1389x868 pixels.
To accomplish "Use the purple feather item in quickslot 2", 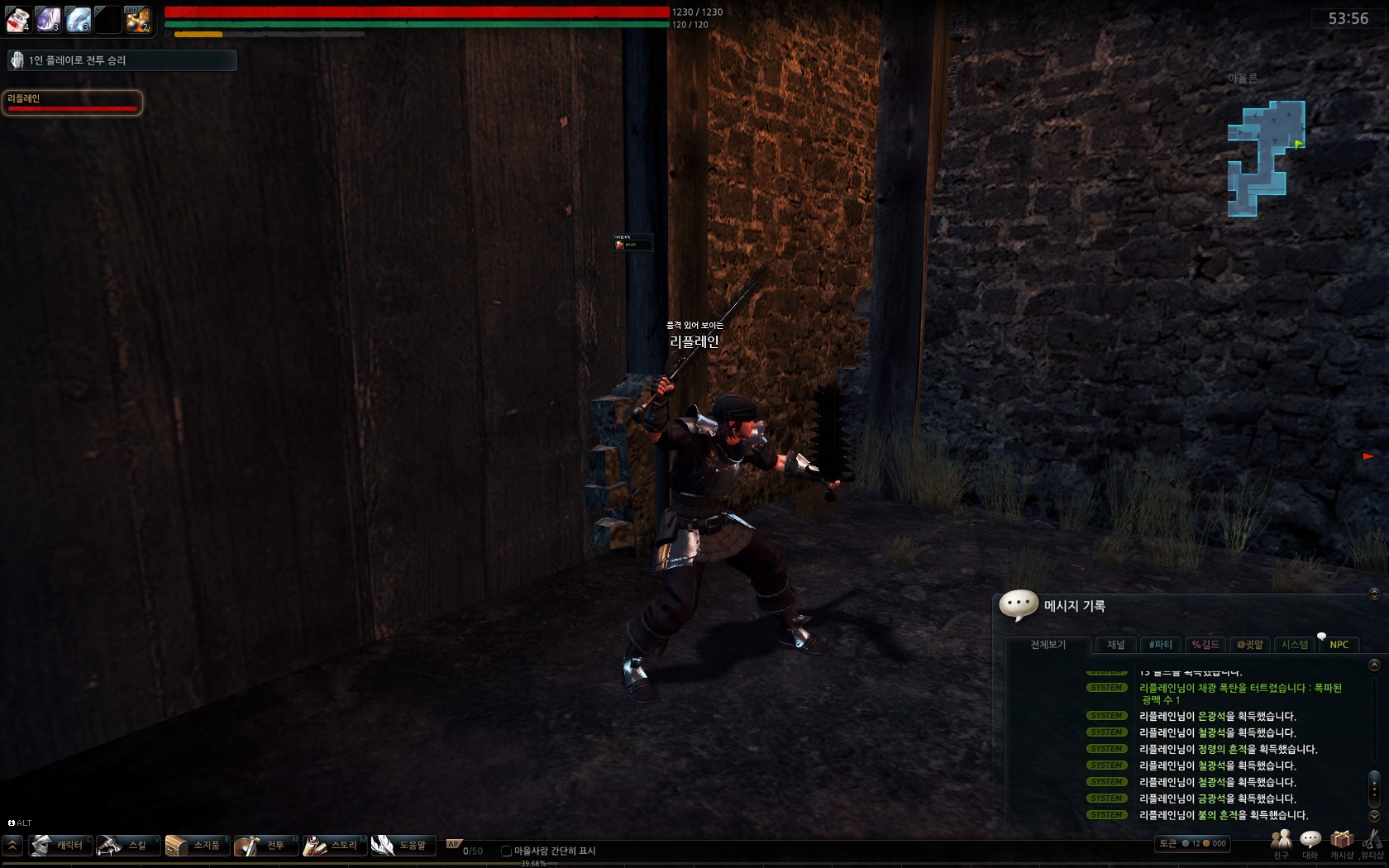I will tap(48, 18).
